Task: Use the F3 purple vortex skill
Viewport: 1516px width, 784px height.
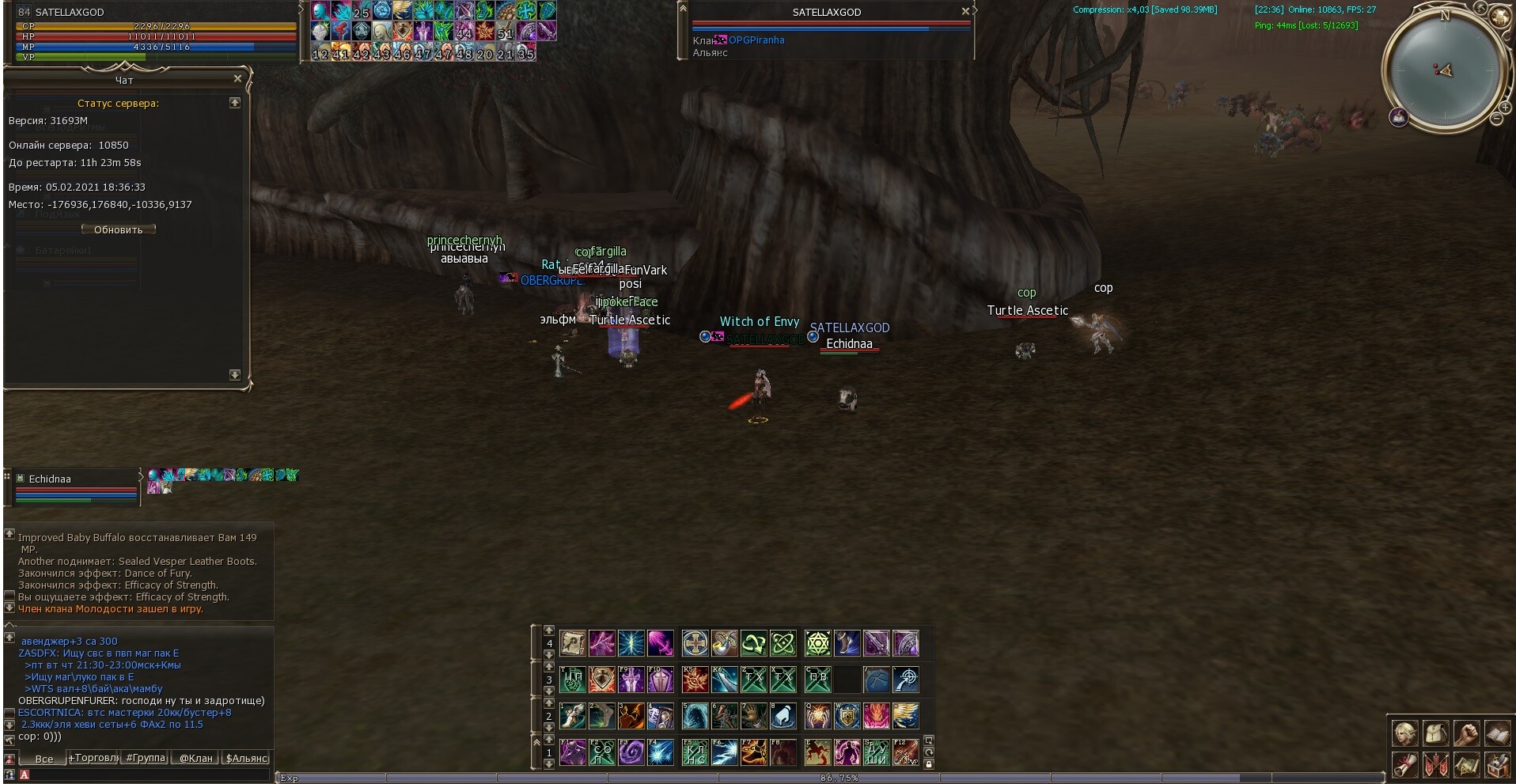Action: pyautogui.click(x=631, y=752)
